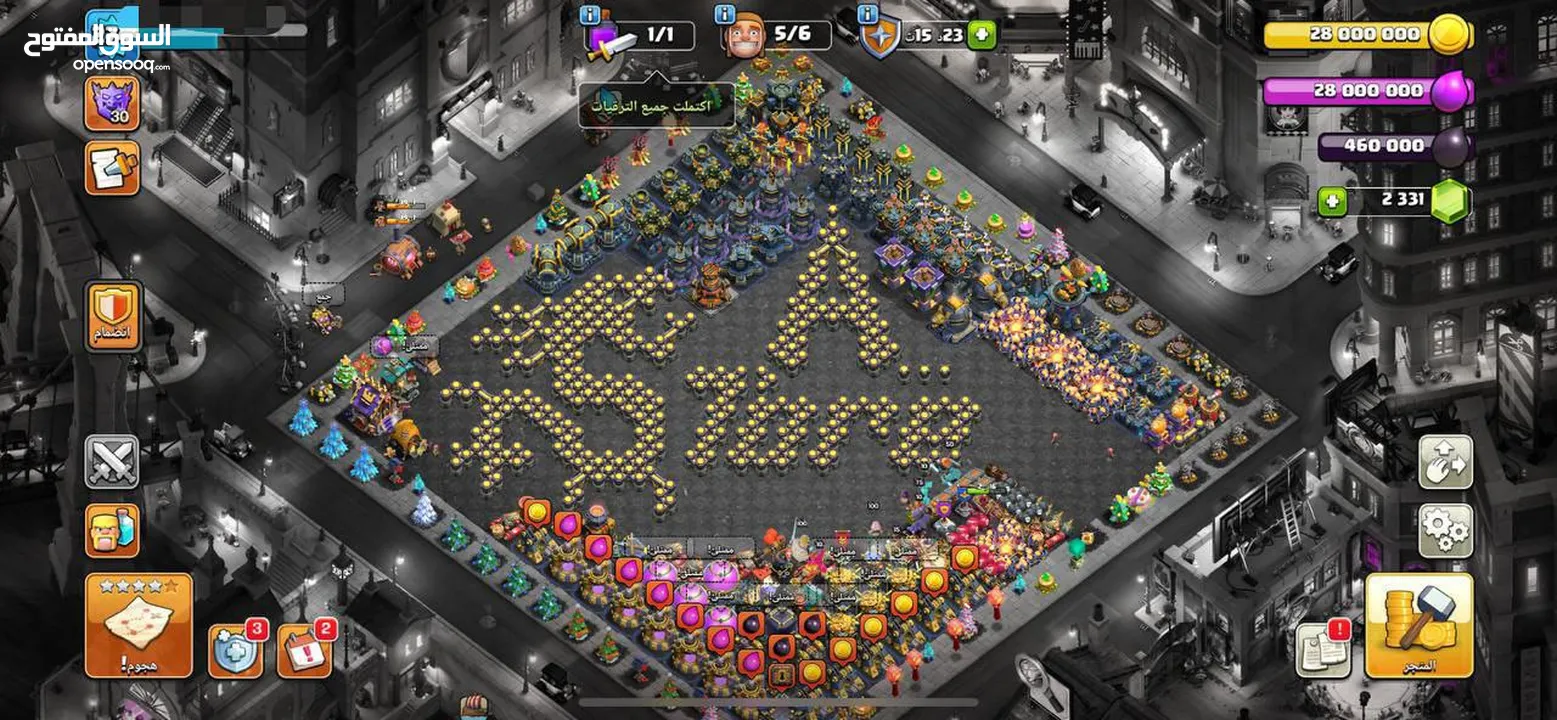Add gems with the green plus button
The height and width of the screenshot is (720, 1557).
1330,201
